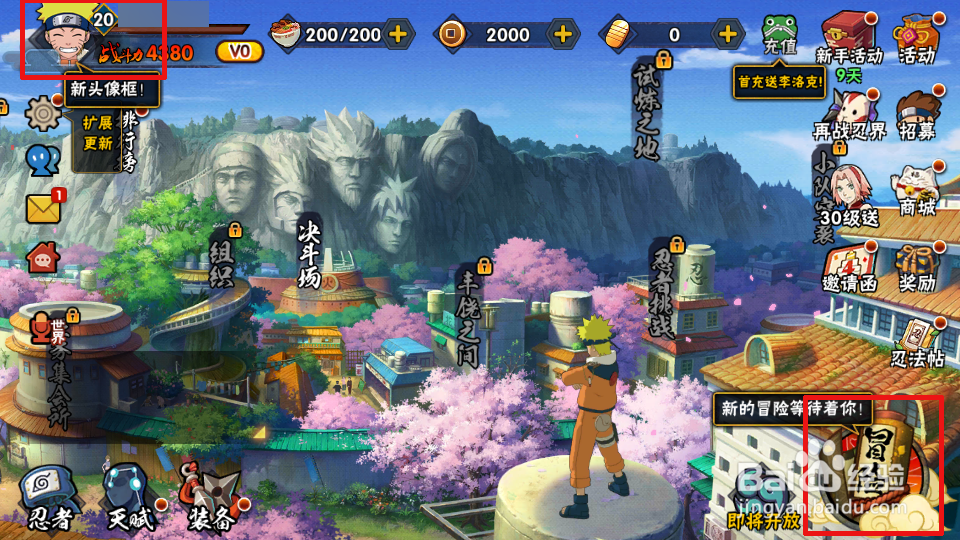Add more copper coins with plus button

pos(563,35)
